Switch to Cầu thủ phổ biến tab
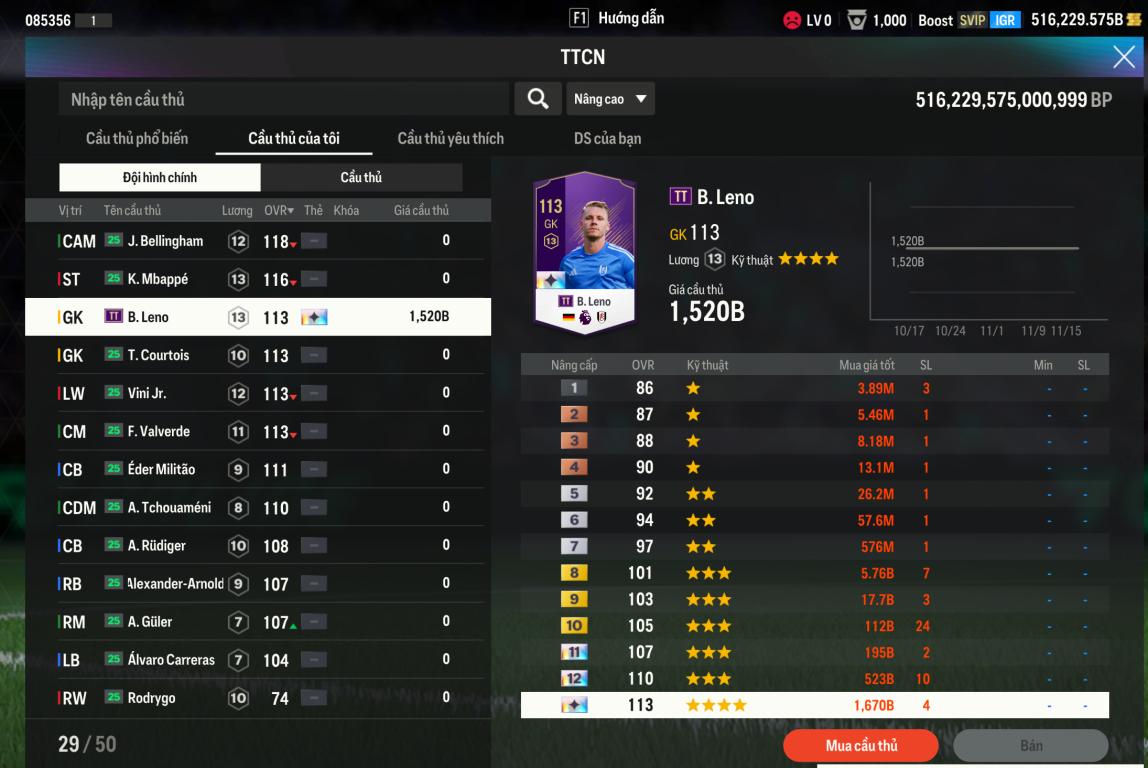This screenshot has height=768, width=1148. [x=137, y=138]
